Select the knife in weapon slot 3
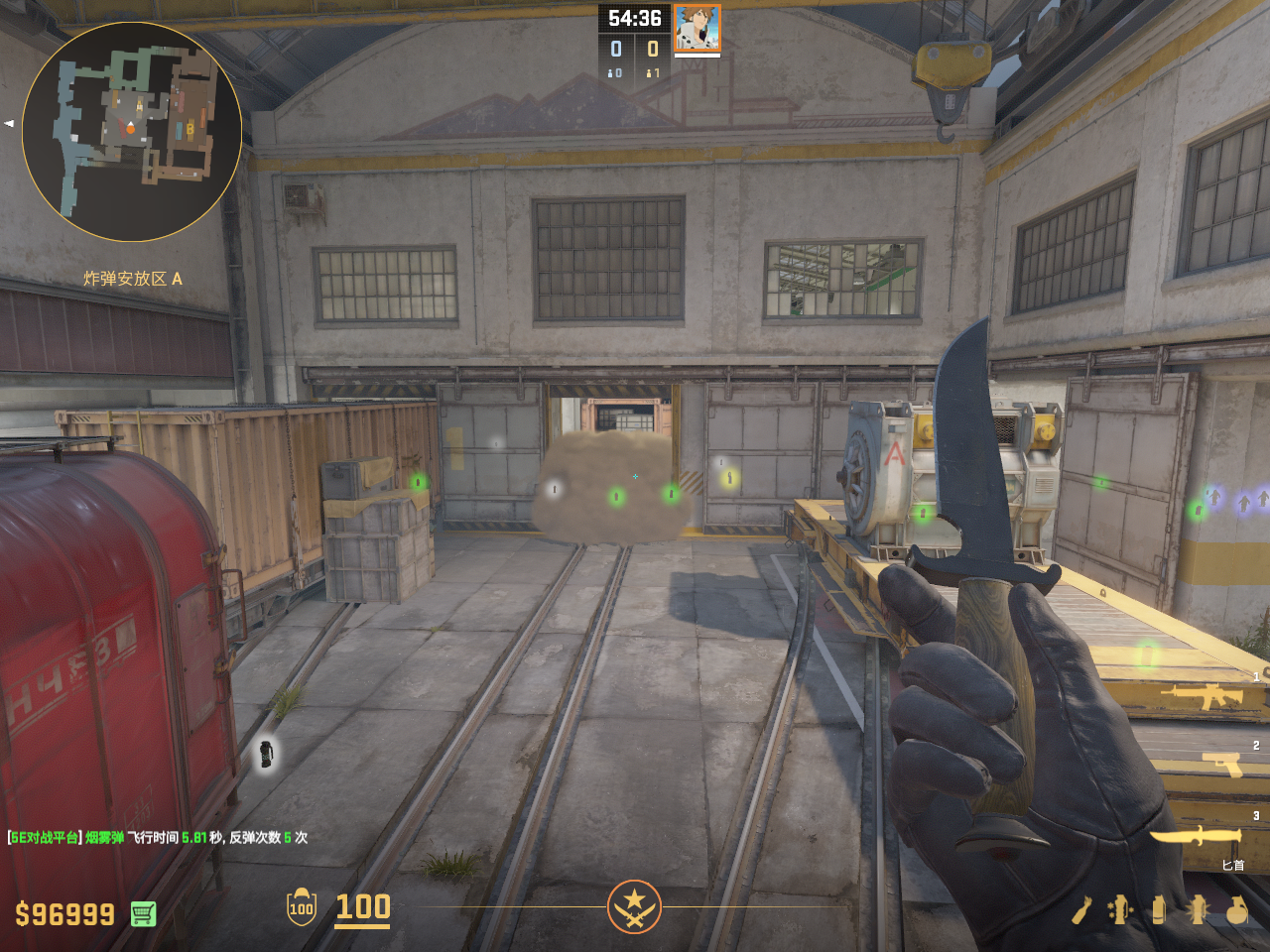 pyautogui.click(x=1196, y=836)
